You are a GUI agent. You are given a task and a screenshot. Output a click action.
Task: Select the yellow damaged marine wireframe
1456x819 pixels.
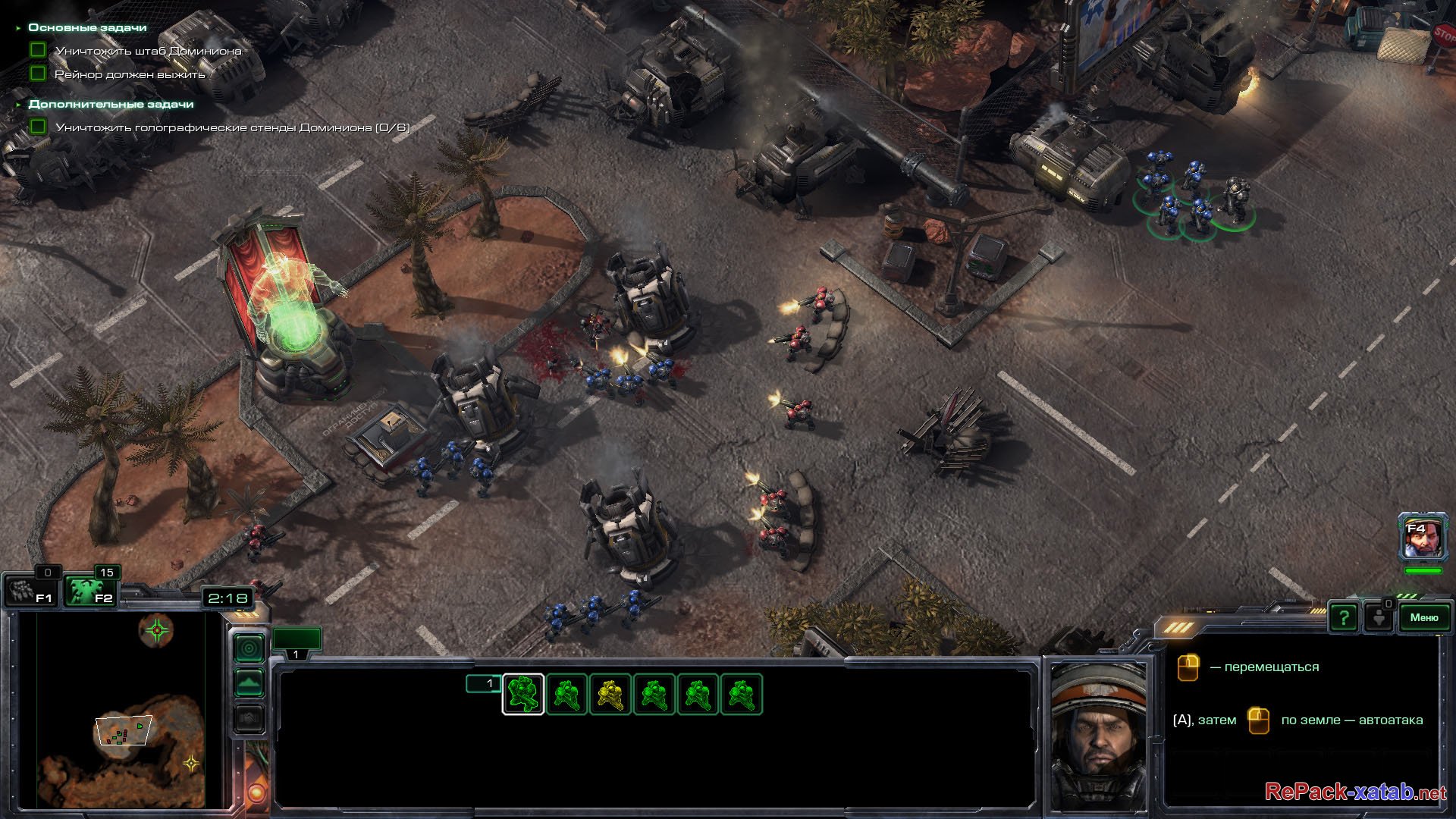point(610,694)
